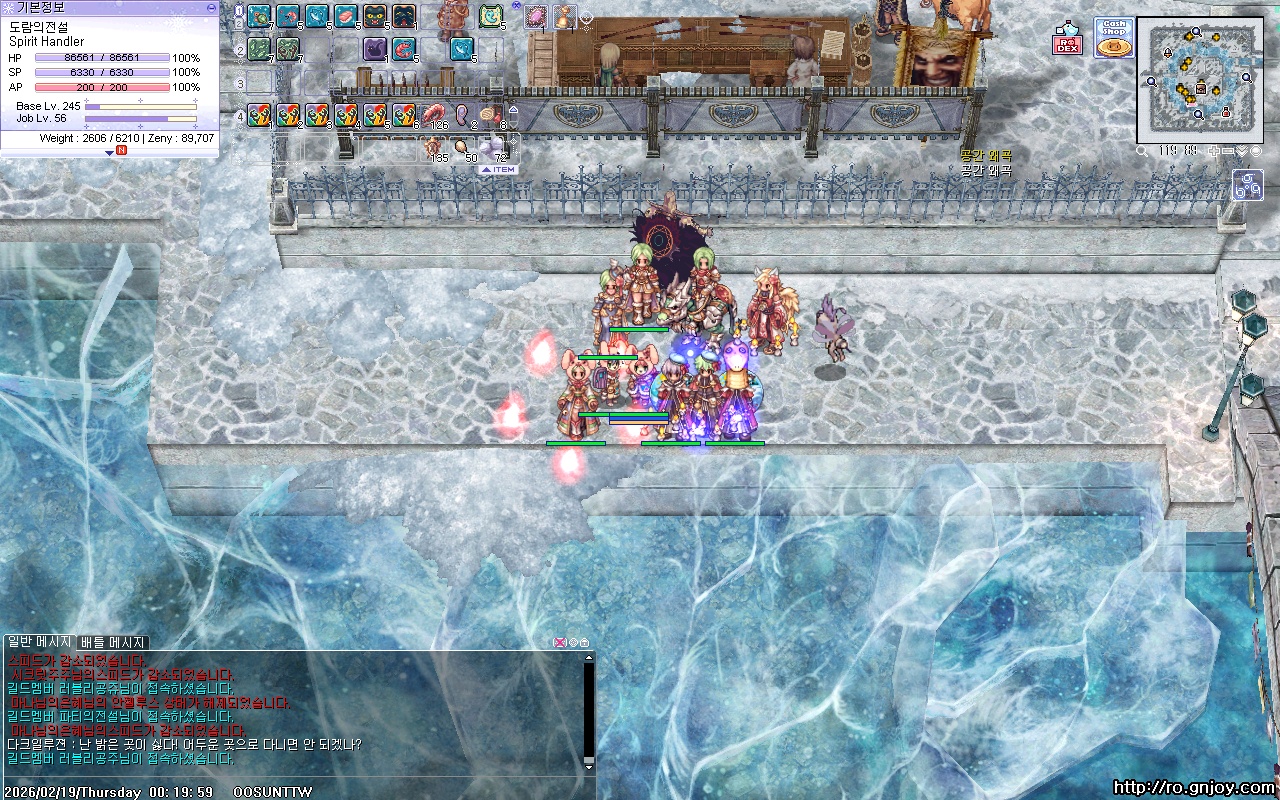Viewport: 1280px width, 800px height.
Task: Open the RODEX mailbox
Action: coord(1067,39)
